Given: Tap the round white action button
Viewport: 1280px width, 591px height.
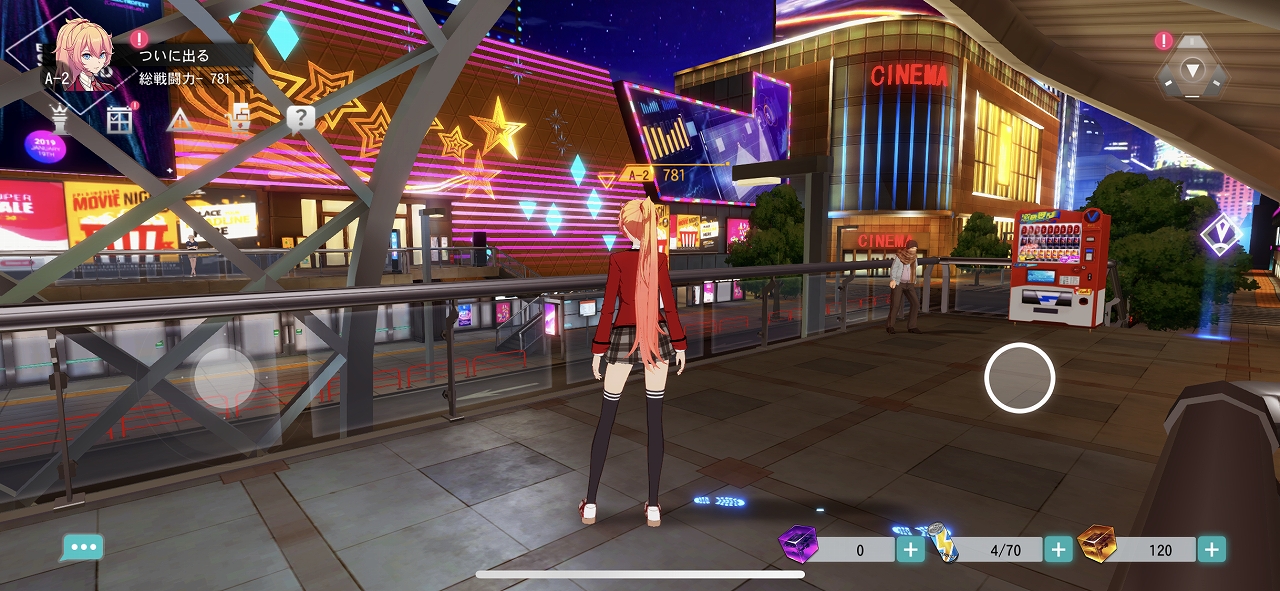Looking at the screenshot, I should pos(1019,377).
